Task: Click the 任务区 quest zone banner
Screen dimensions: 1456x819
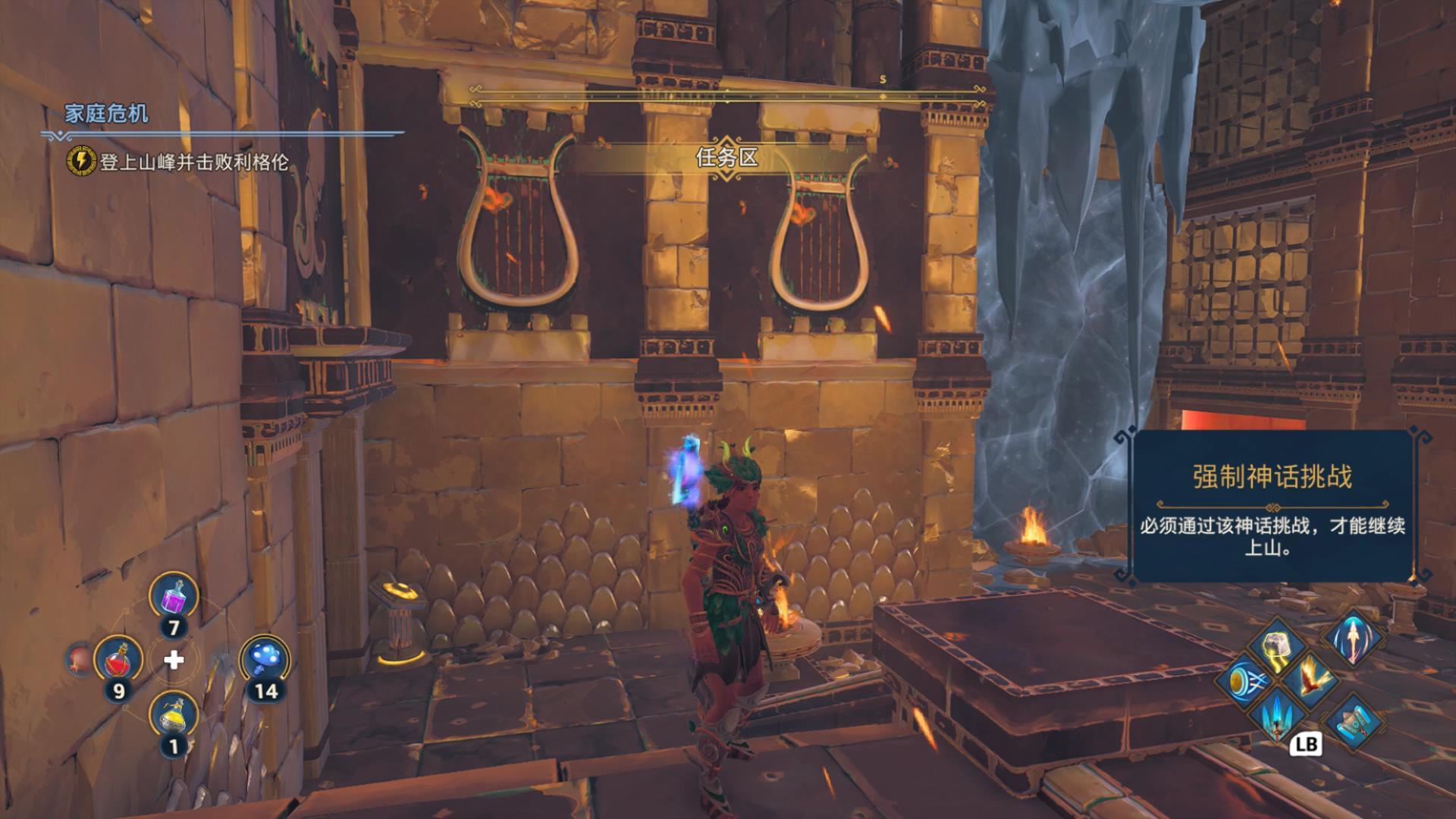Action: pos(726,158)
